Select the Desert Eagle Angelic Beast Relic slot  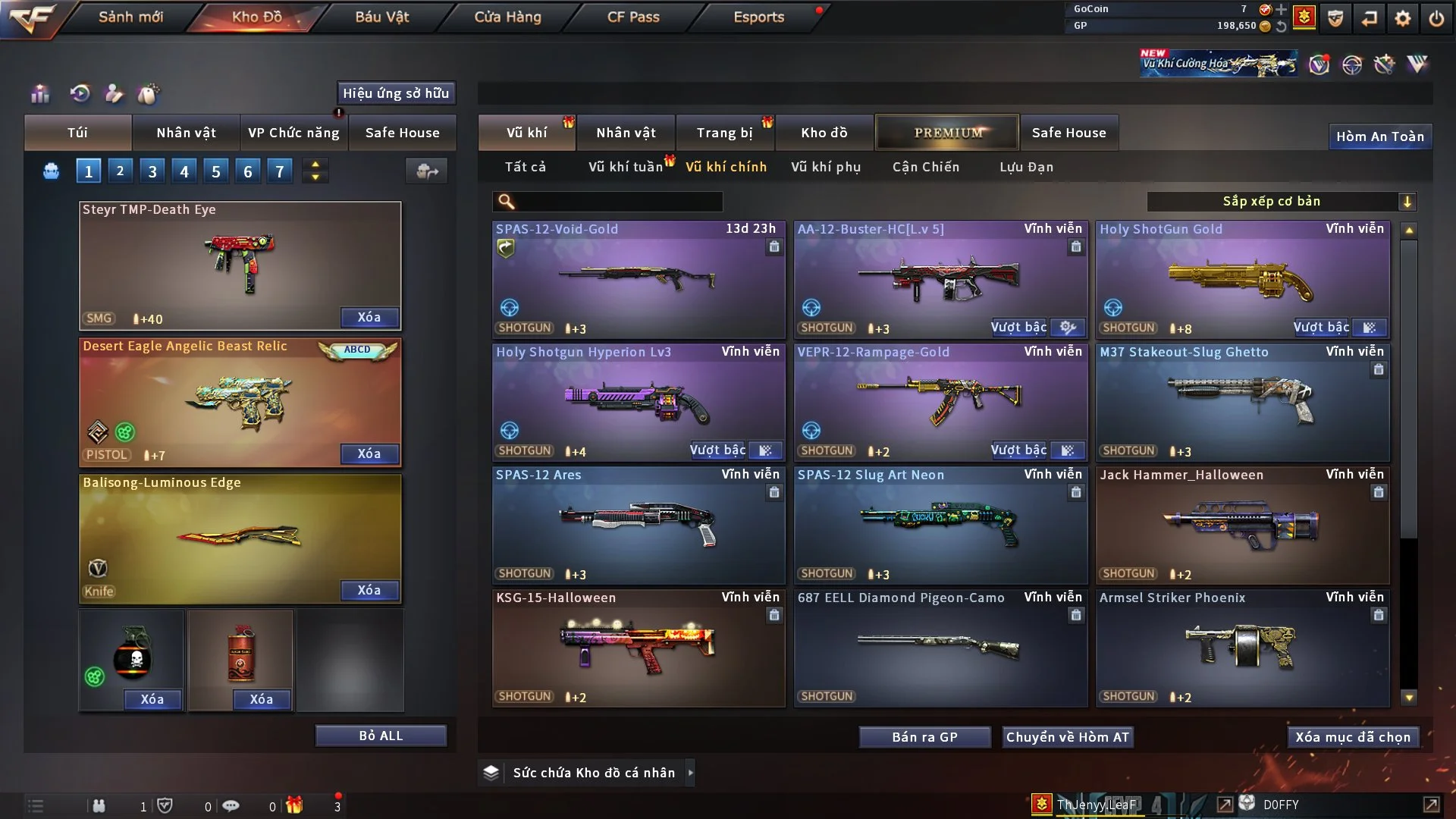pos(240,402)
